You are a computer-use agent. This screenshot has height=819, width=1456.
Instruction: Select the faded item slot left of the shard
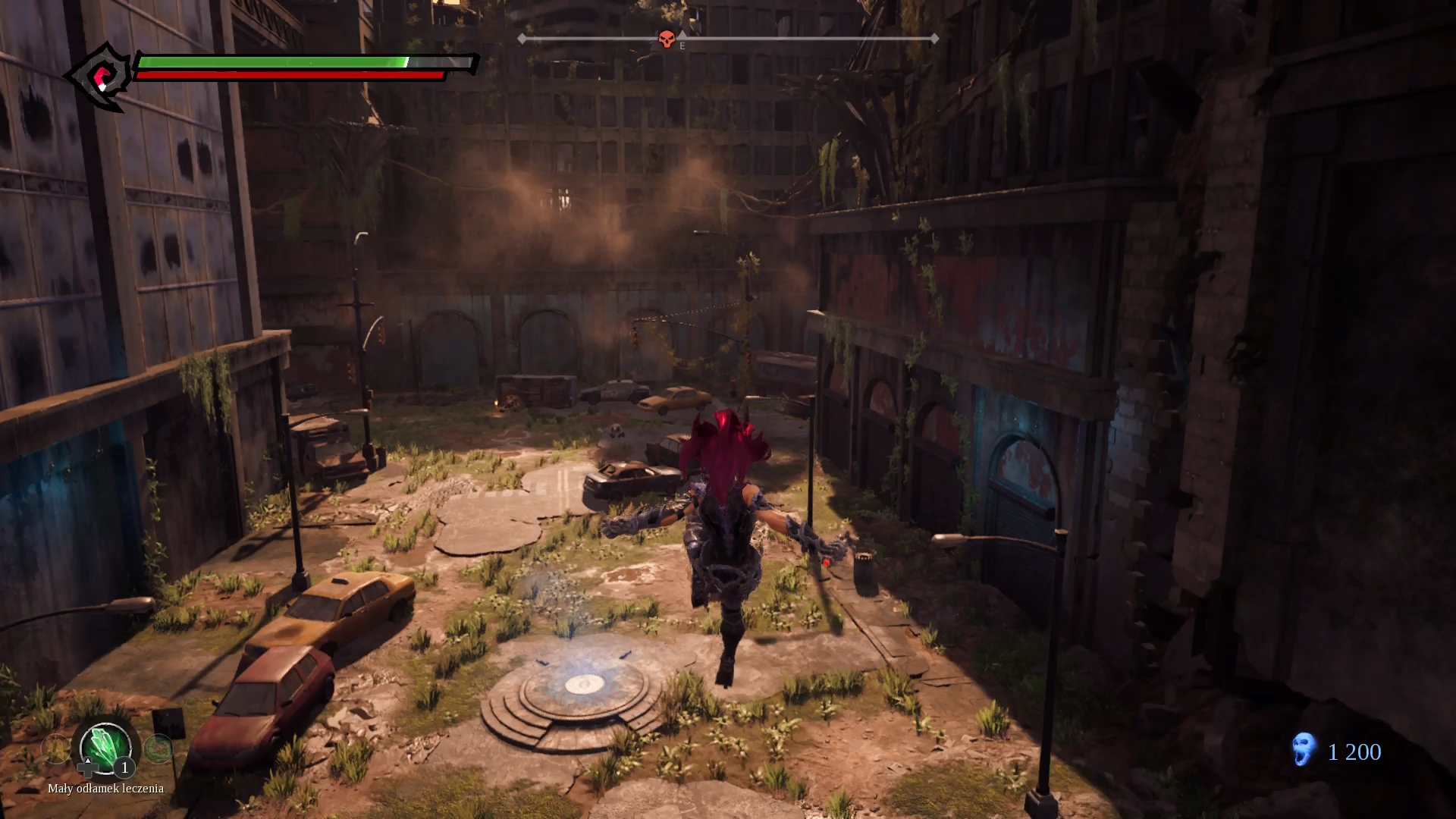pos(55,749)
